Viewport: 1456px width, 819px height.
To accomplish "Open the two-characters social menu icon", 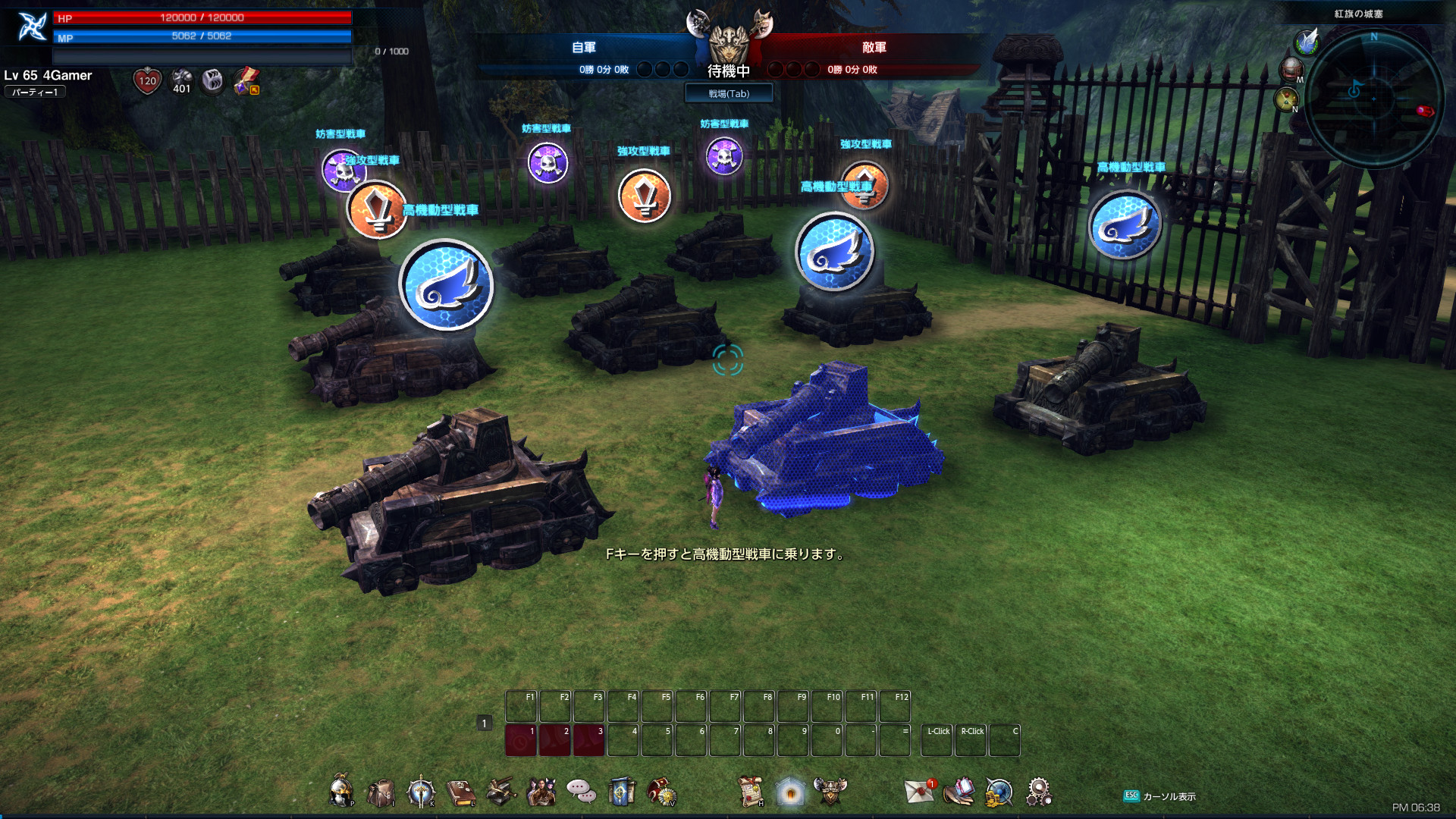I will click(x=541, y=792).
